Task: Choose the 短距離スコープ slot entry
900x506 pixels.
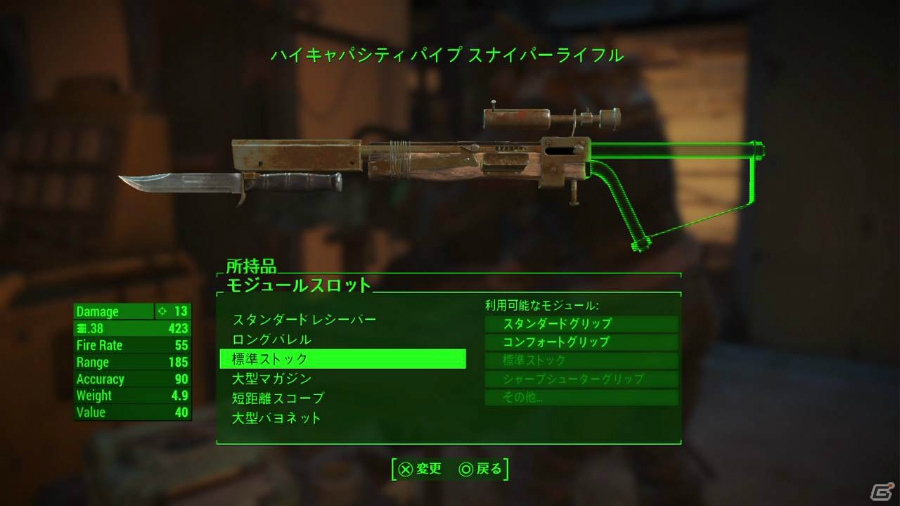Action: point(278,398)
